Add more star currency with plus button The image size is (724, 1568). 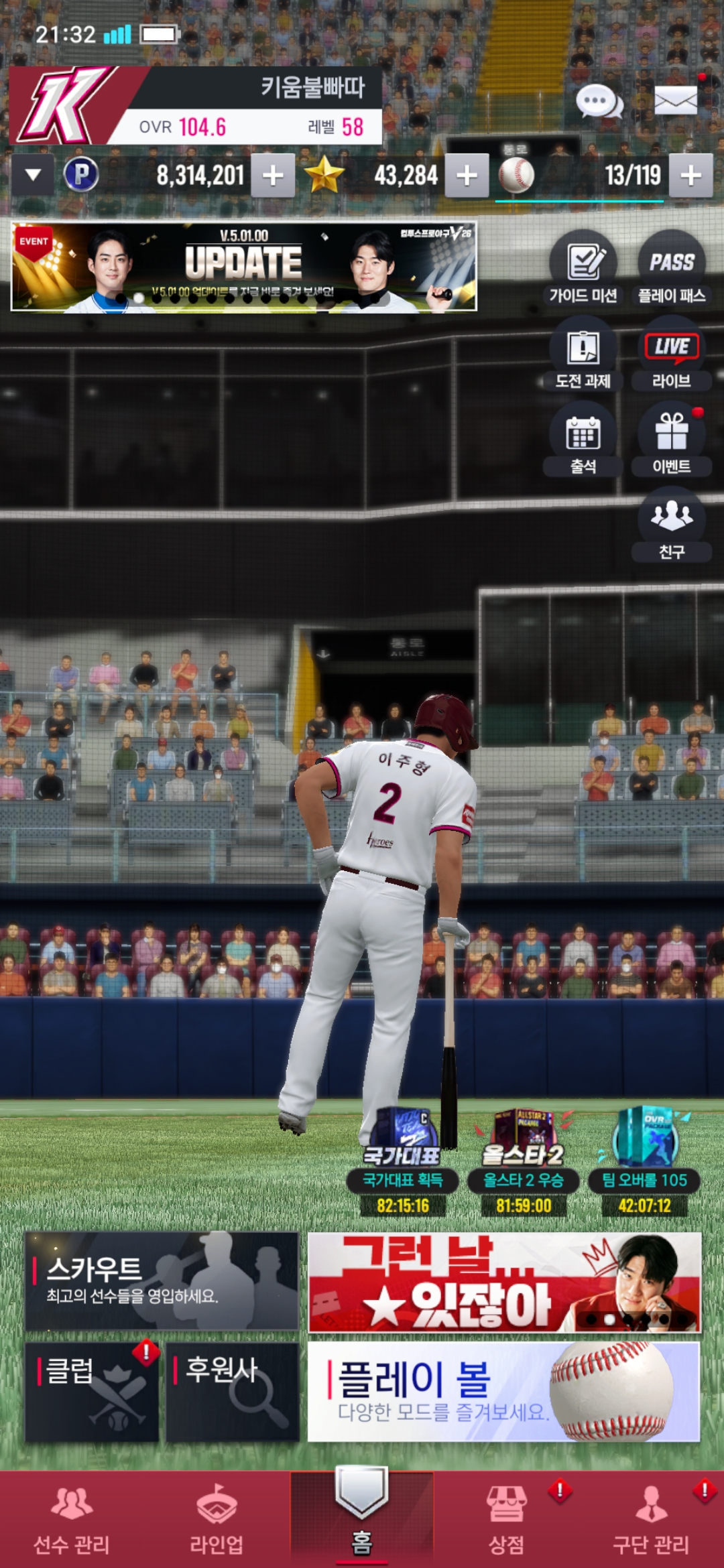pyautogui.click(x=467, y=176)
